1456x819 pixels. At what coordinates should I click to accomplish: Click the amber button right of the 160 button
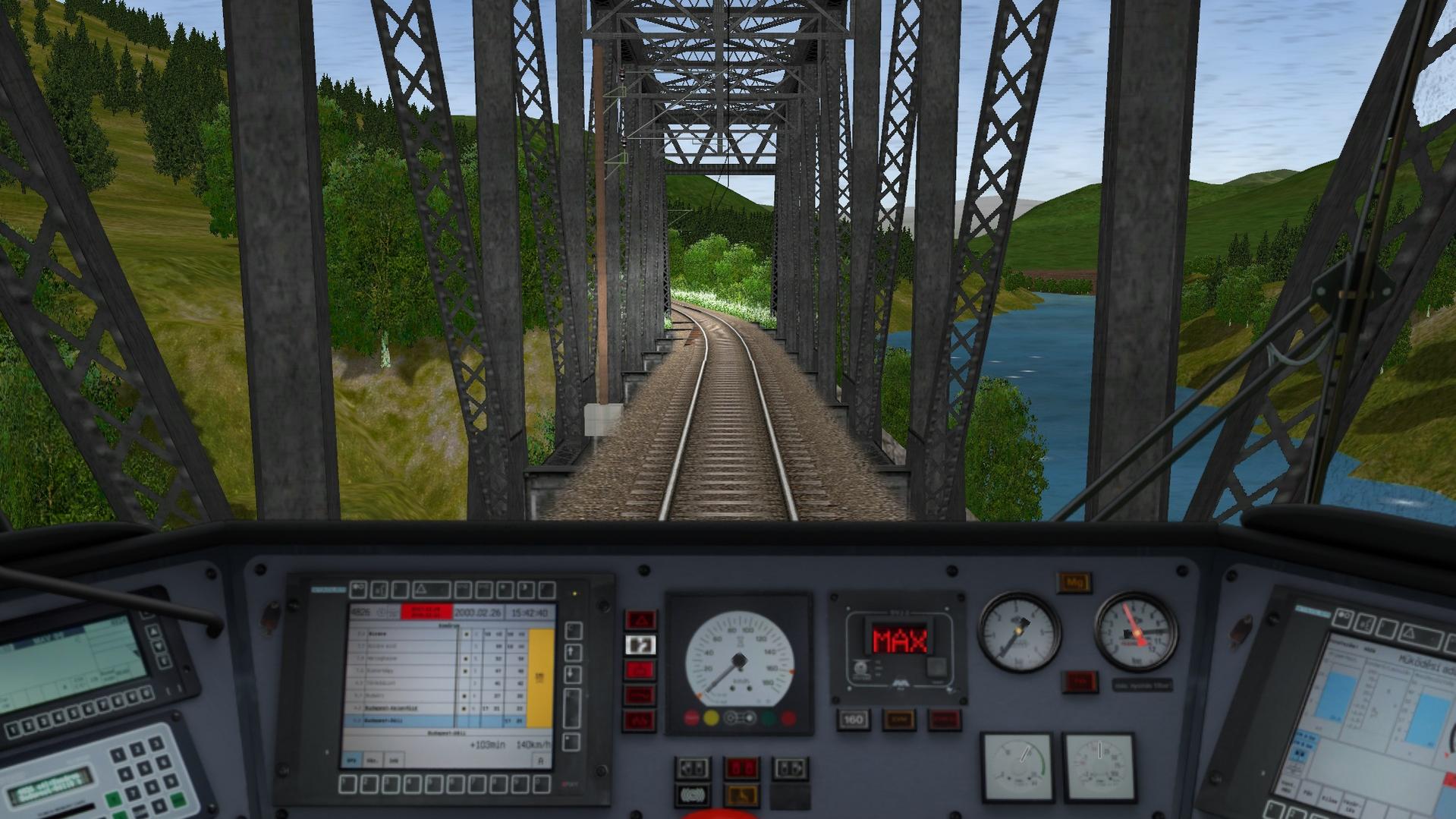click(x=898, y=720)
